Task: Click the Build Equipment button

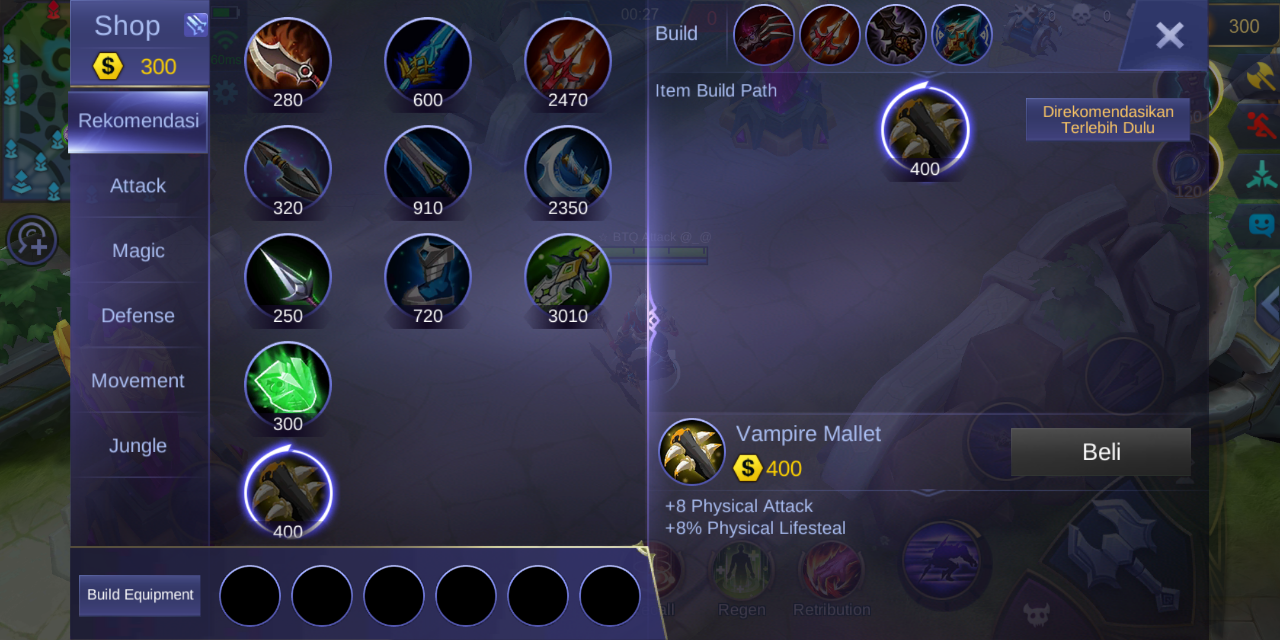Action: click(x=140, y=595)
